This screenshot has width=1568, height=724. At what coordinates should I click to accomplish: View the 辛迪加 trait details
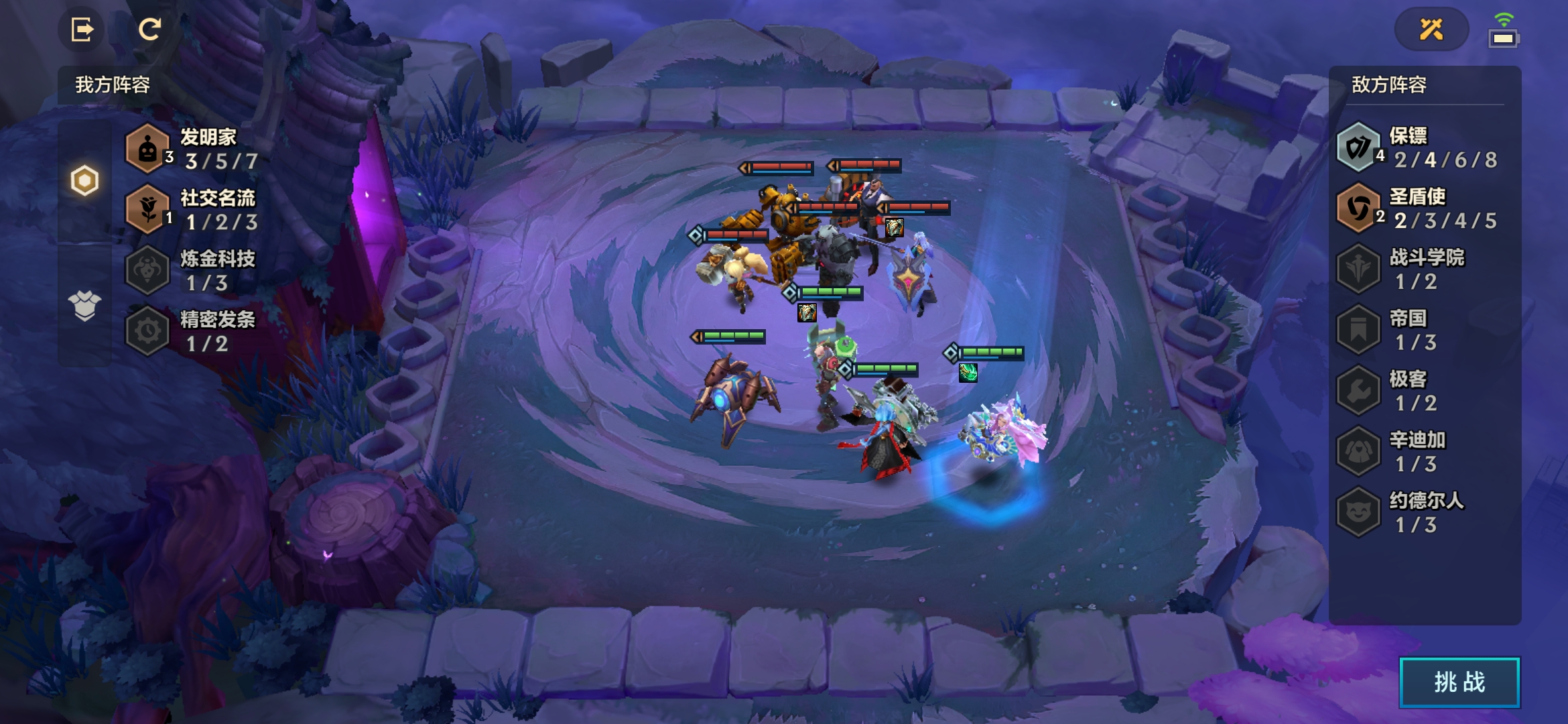[1417, 452]
